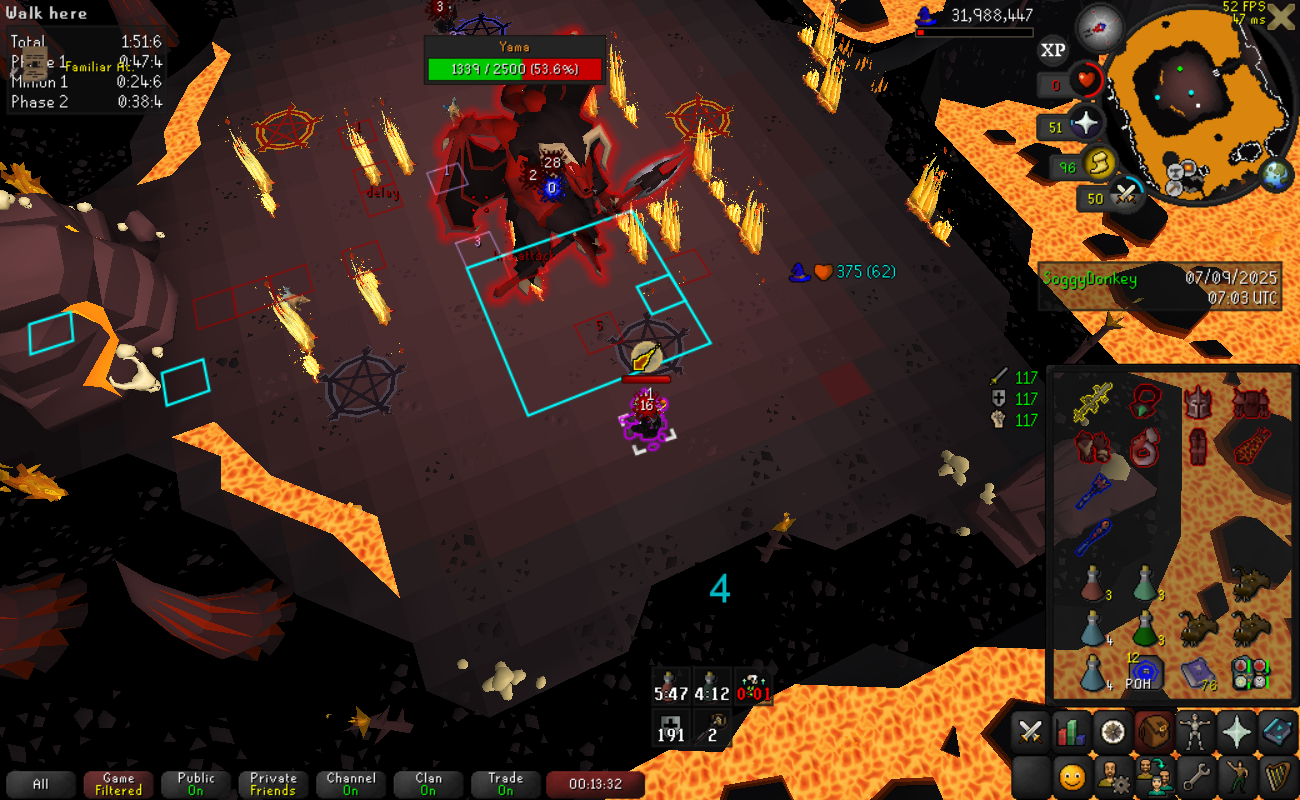Open the Emotes tab
This screenshot has width=1300, height=800.
point(1236,775)
